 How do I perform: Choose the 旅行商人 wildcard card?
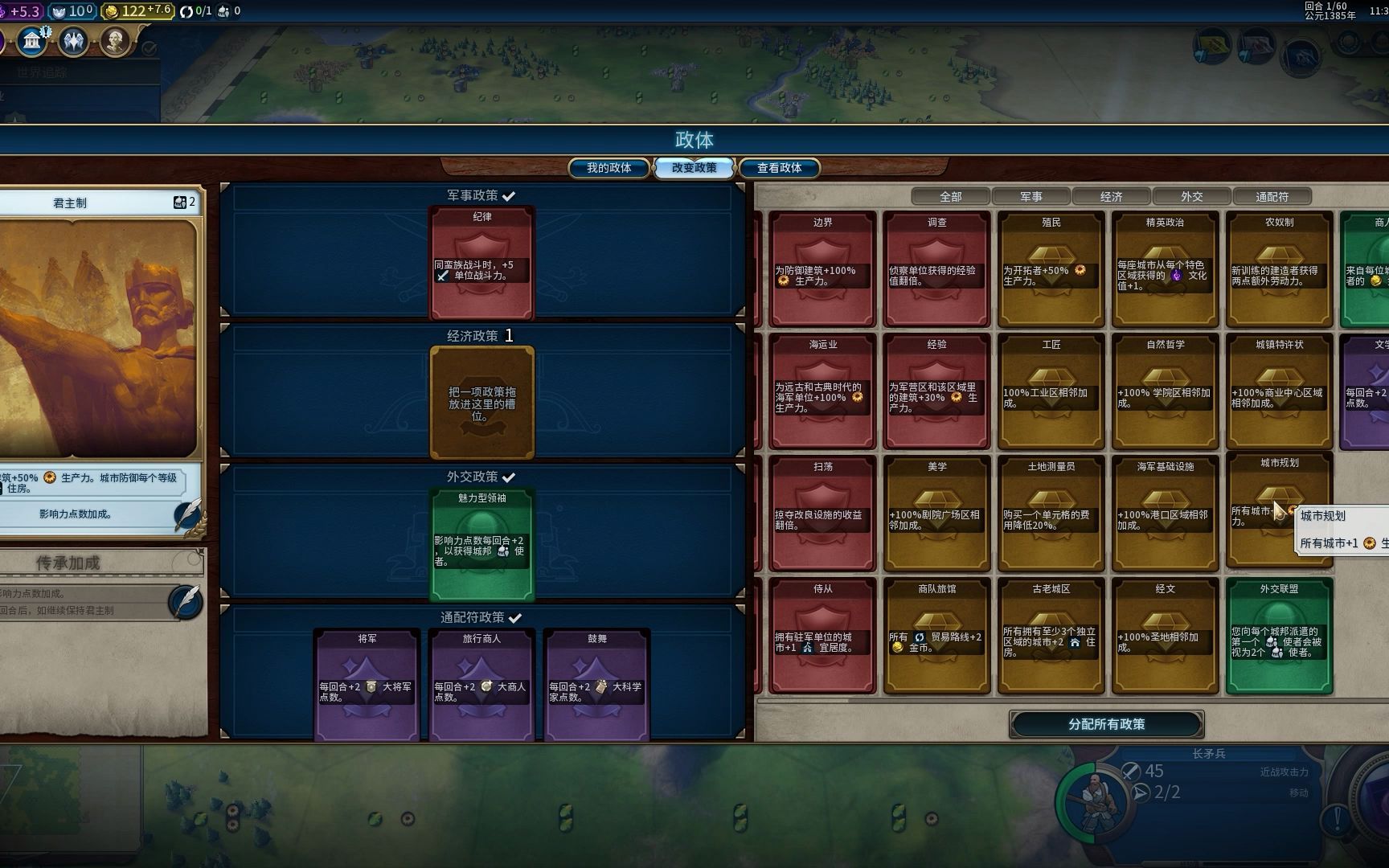pos(481,684)
